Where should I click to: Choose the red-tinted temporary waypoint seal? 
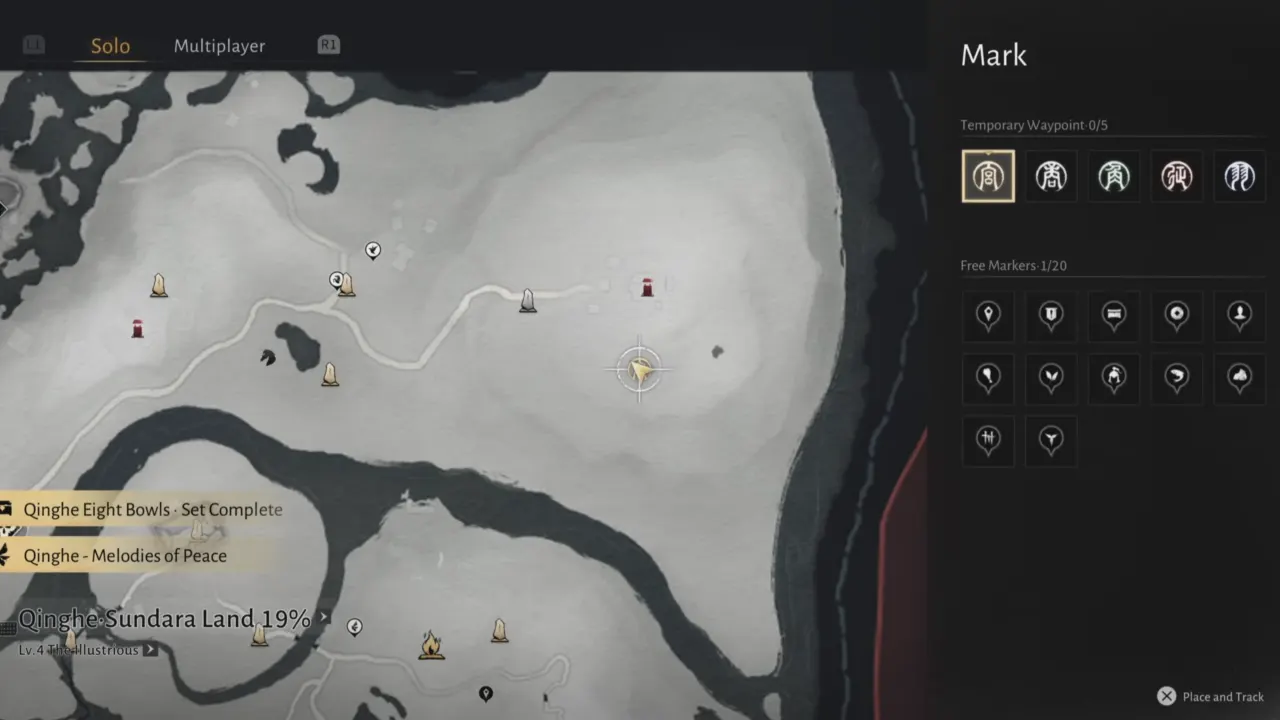[x=1176, y=176]
